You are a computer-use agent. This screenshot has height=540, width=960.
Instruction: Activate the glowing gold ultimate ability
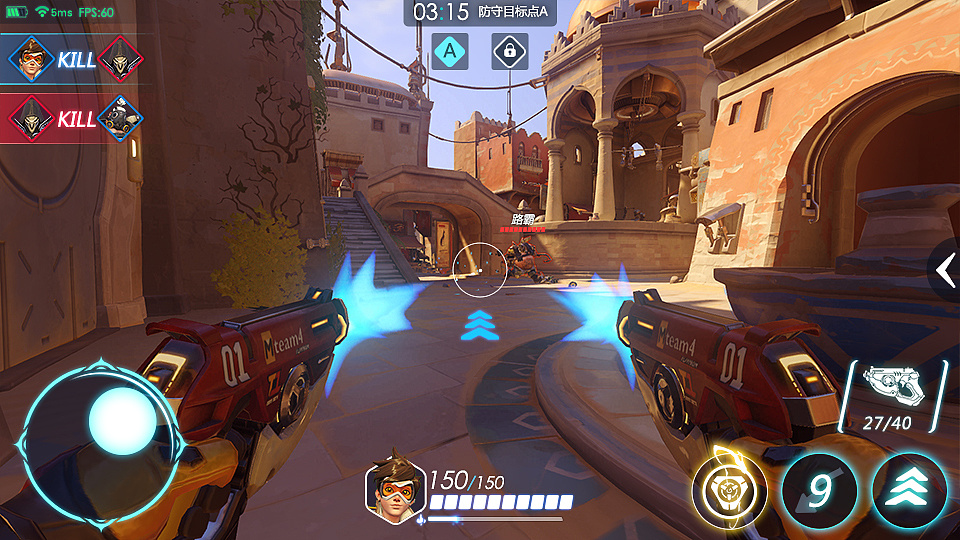(x=729, y=492)
